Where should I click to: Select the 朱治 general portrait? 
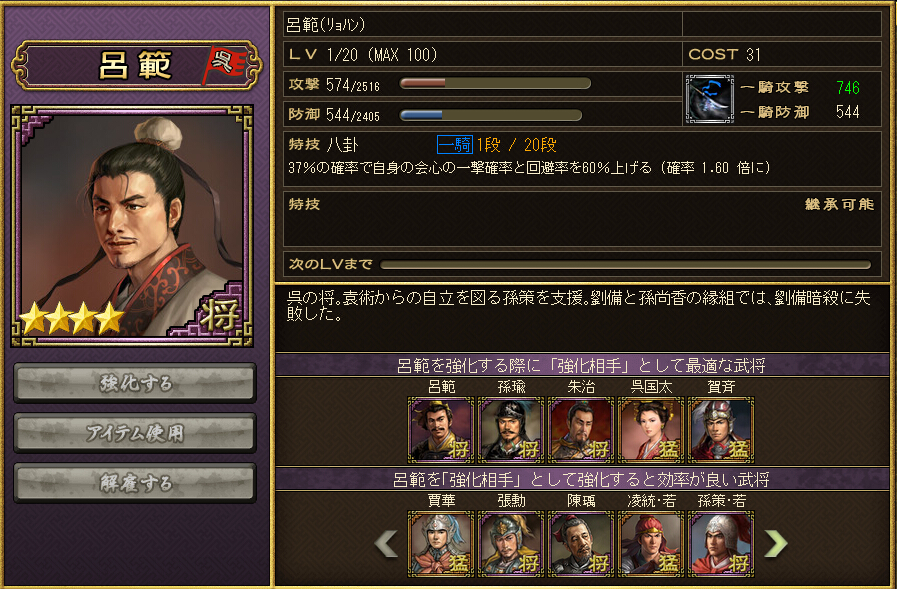click(581, 430)
